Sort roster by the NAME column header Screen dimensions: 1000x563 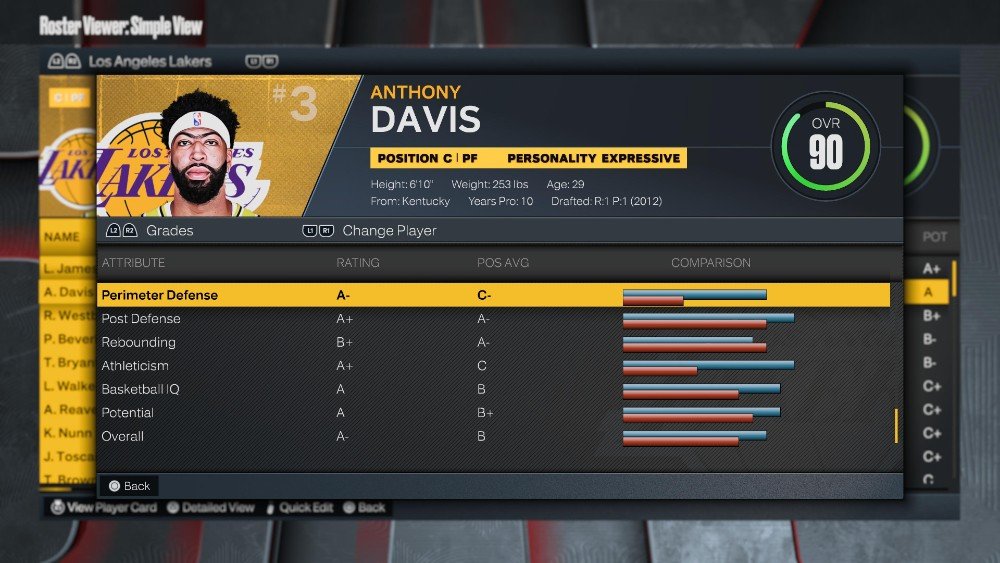62,237
